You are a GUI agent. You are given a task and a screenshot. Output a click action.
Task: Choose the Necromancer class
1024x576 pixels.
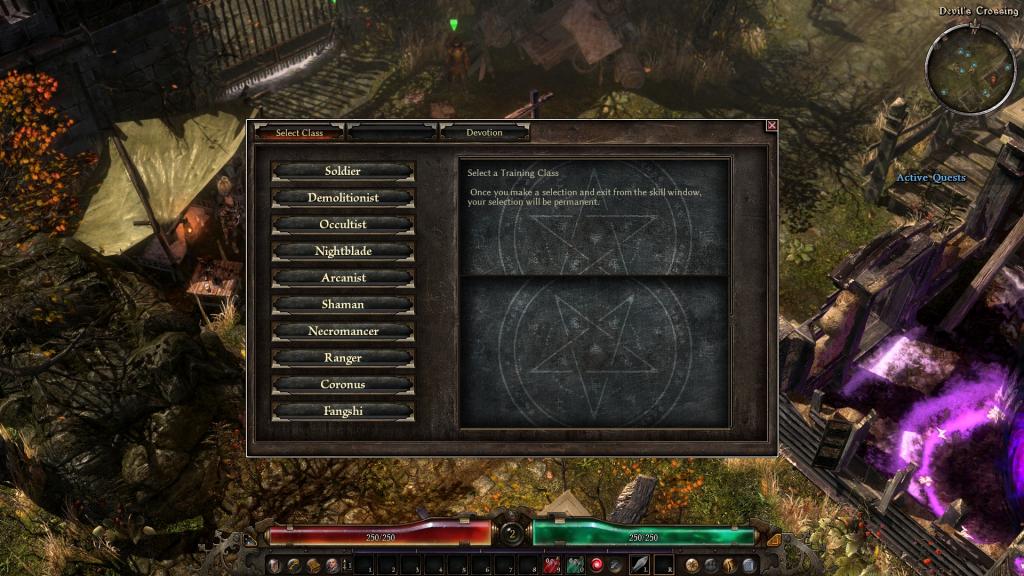point(342,331)
